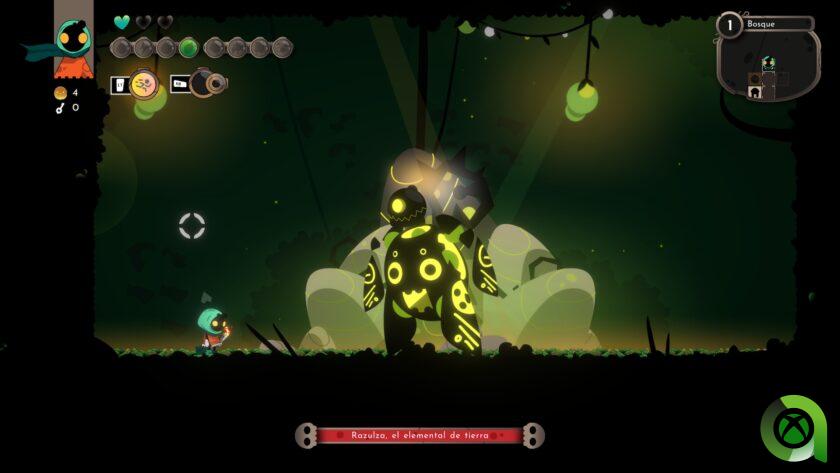Activate the yellow dash ability icon
Viewport: 840px width, 473px height.
pyautogui.click(x=145, y=85)
